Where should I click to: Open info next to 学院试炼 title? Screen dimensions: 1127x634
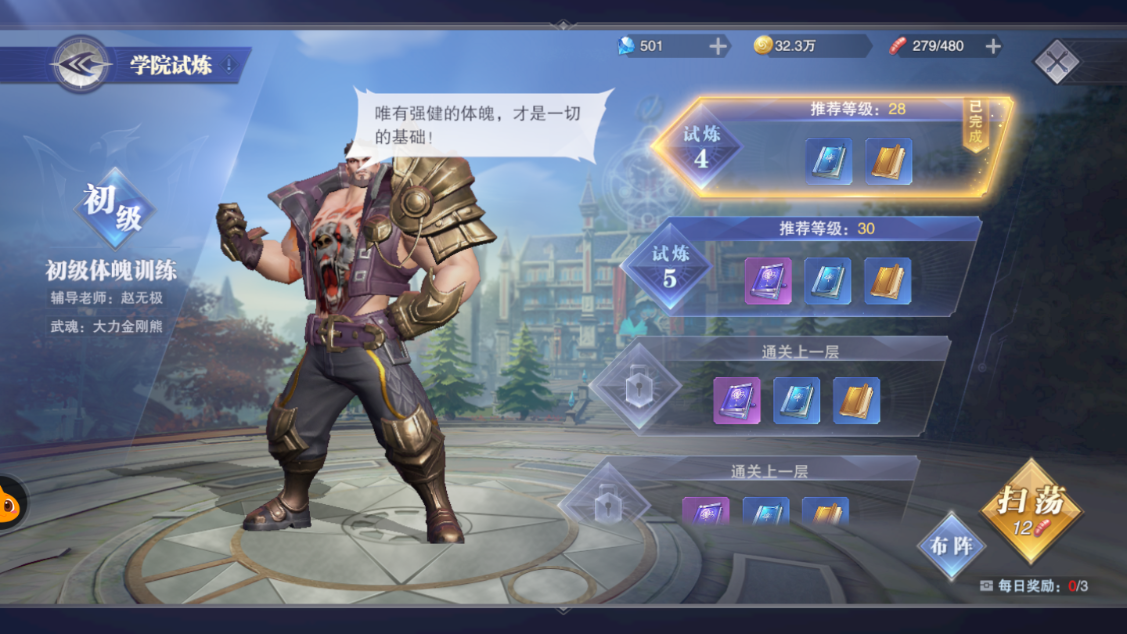pos(229,66)
